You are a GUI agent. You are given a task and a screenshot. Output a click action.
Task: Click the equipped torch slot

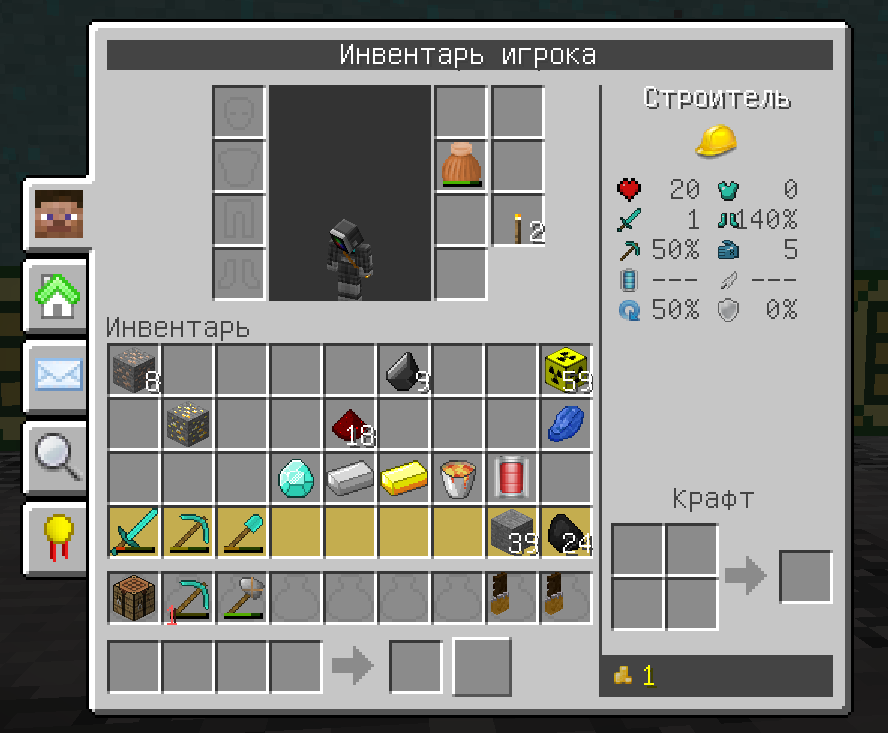pyautogui.click(x=518, y=221)
